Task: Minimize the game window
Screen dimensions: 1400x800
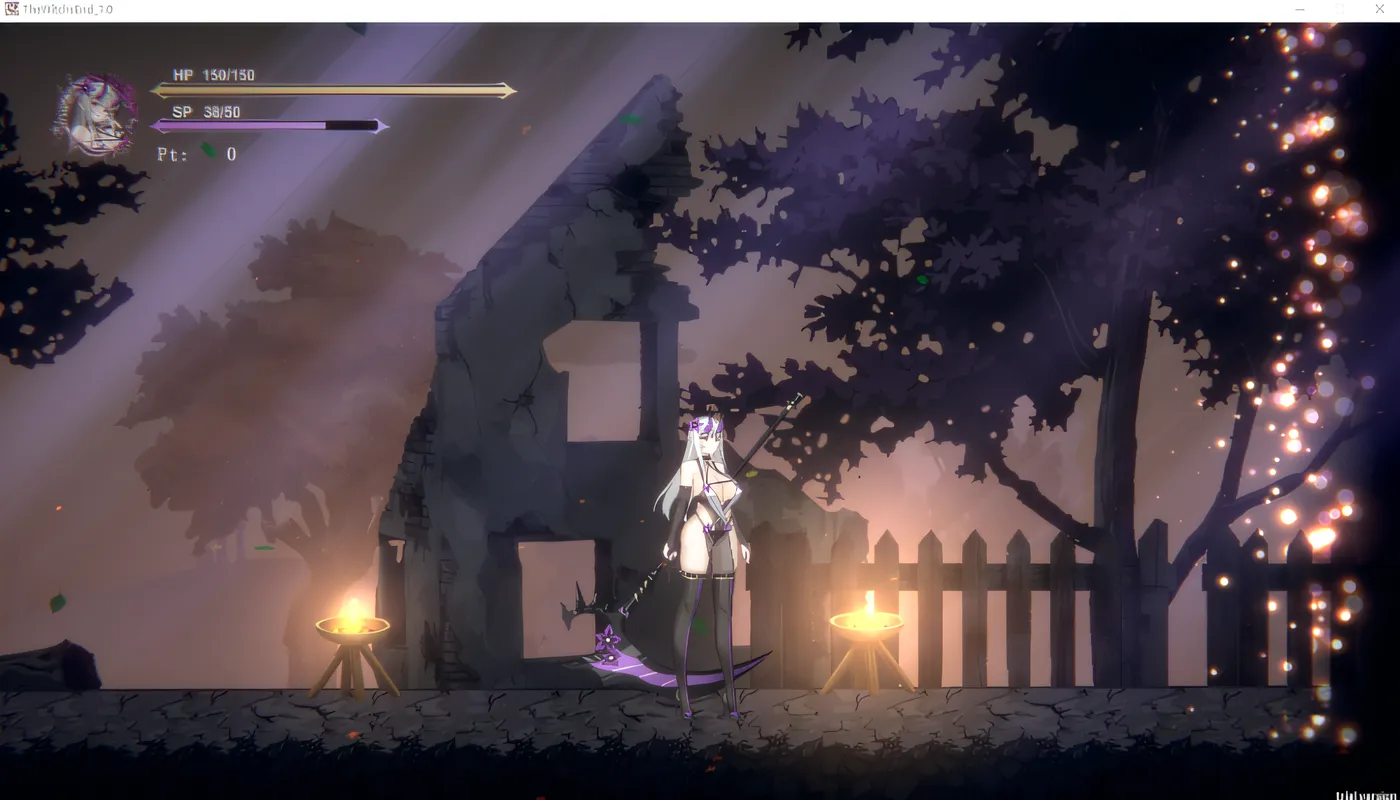Action: pyautogui.click(x=1300, y=9)
